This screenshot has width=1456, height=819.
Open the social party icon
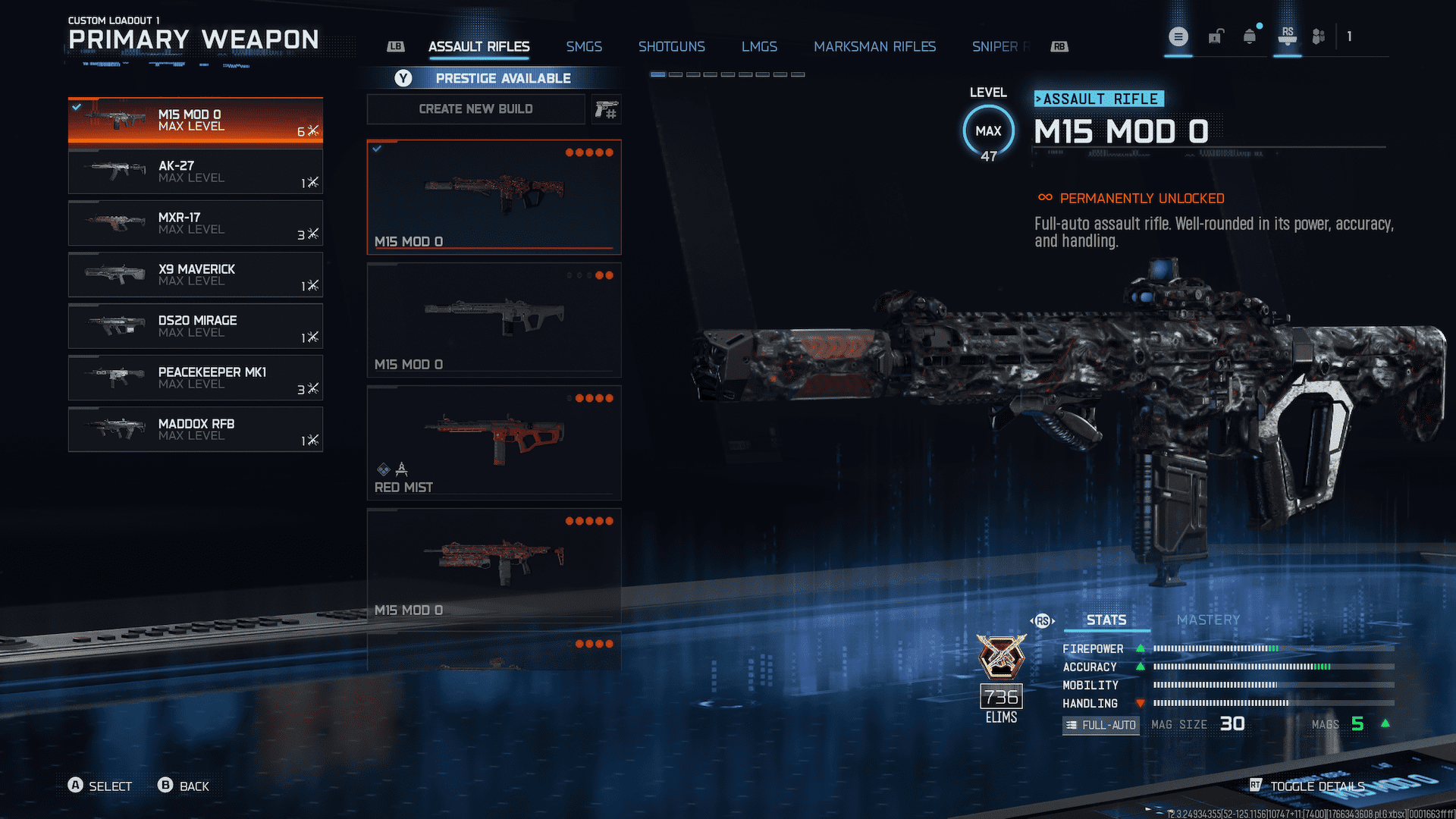(x=1319, y=36)
